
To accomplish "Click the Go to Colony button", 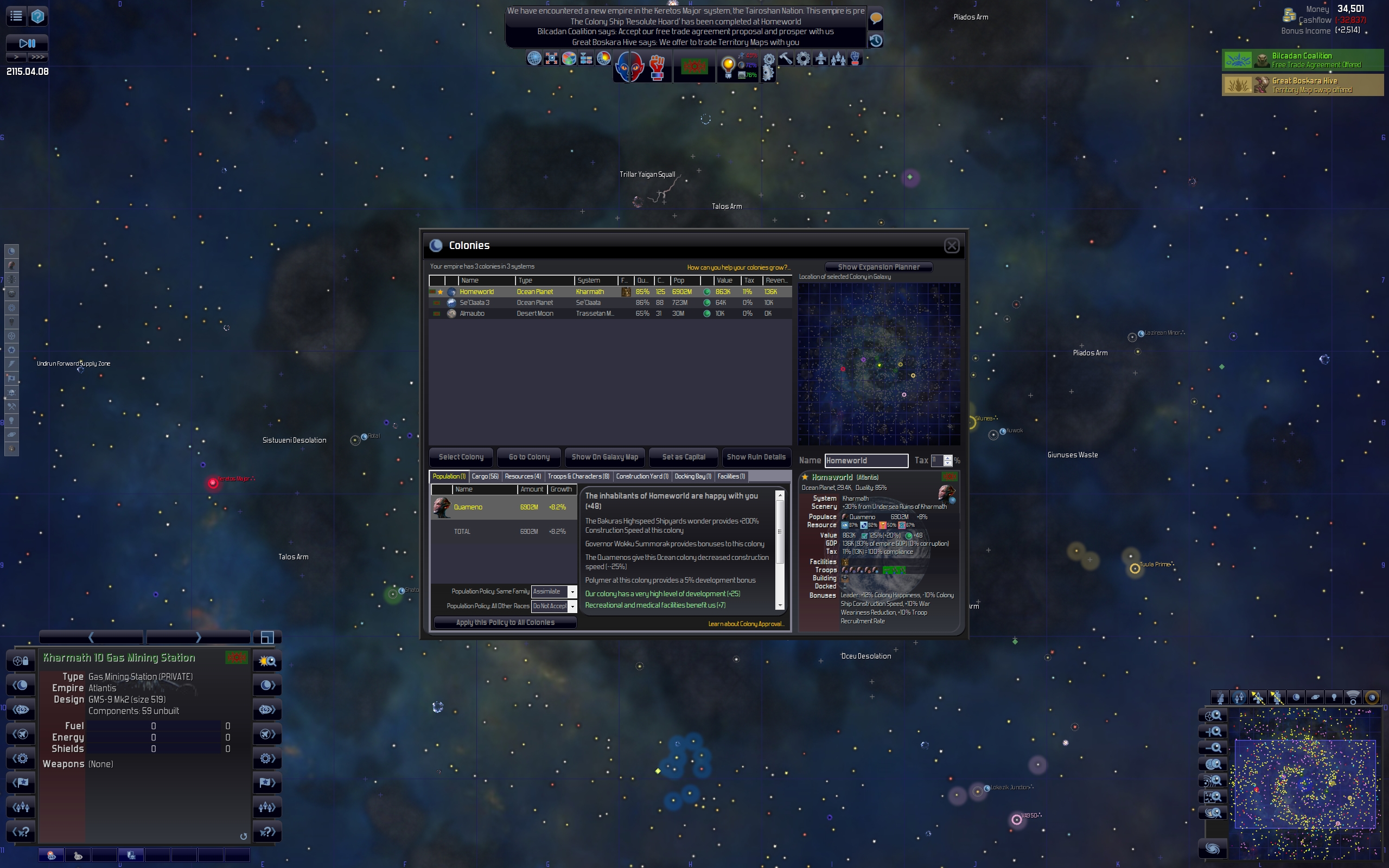I will point(528,457).
